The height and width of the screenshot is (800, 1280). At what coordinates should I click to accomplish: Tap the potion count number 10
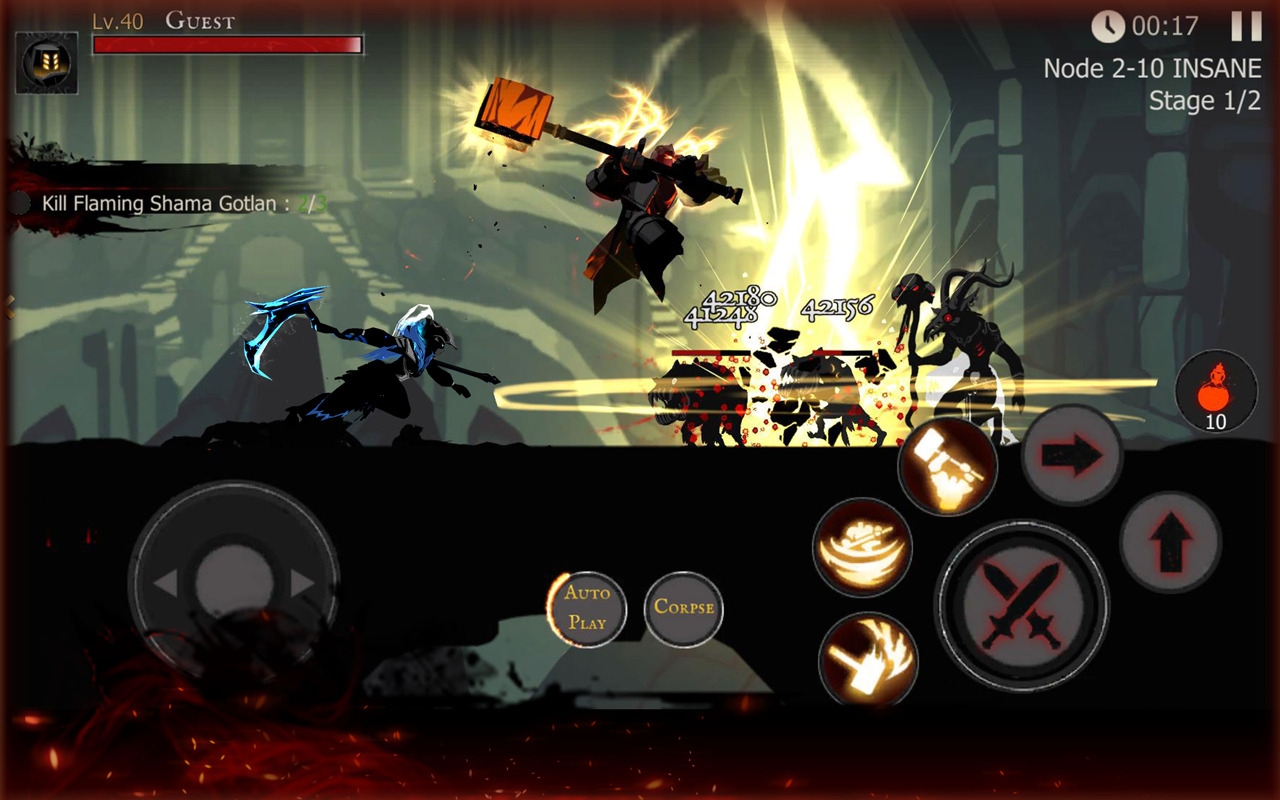pos(1217,422)
